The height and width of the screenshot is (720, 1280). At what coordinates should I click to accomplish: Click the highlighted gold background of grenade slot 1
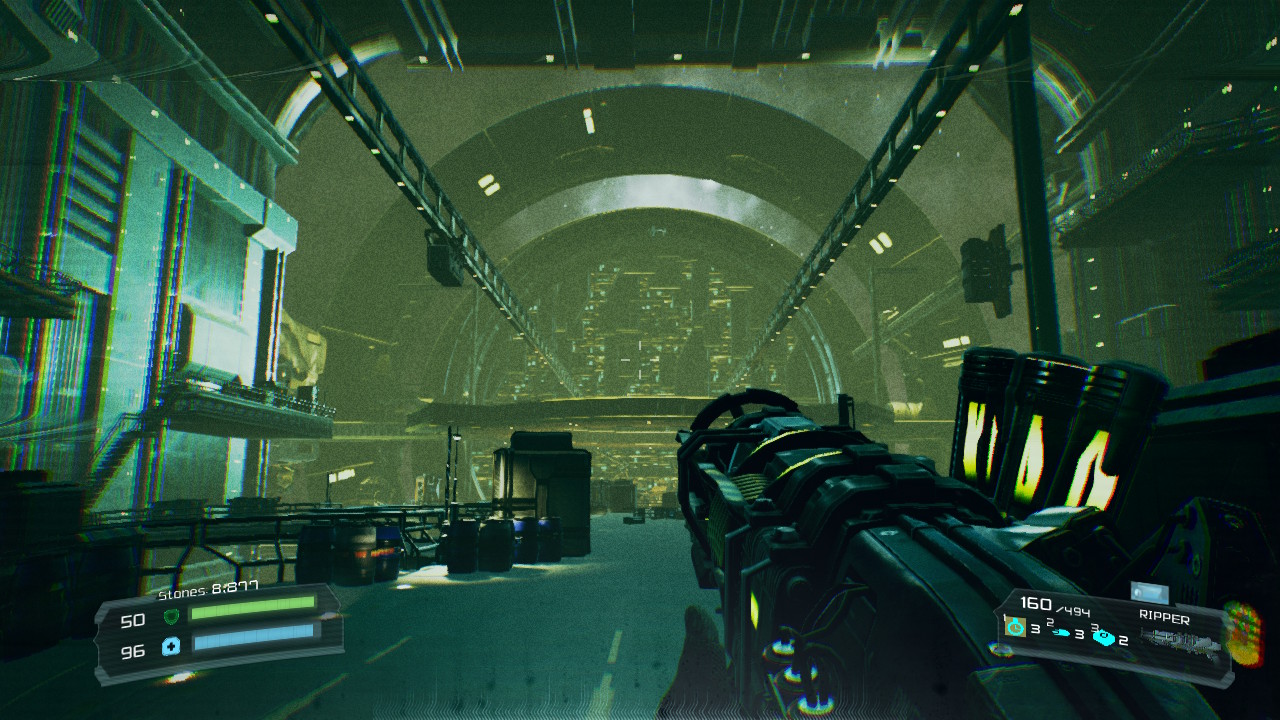[x=1016, y=627]
